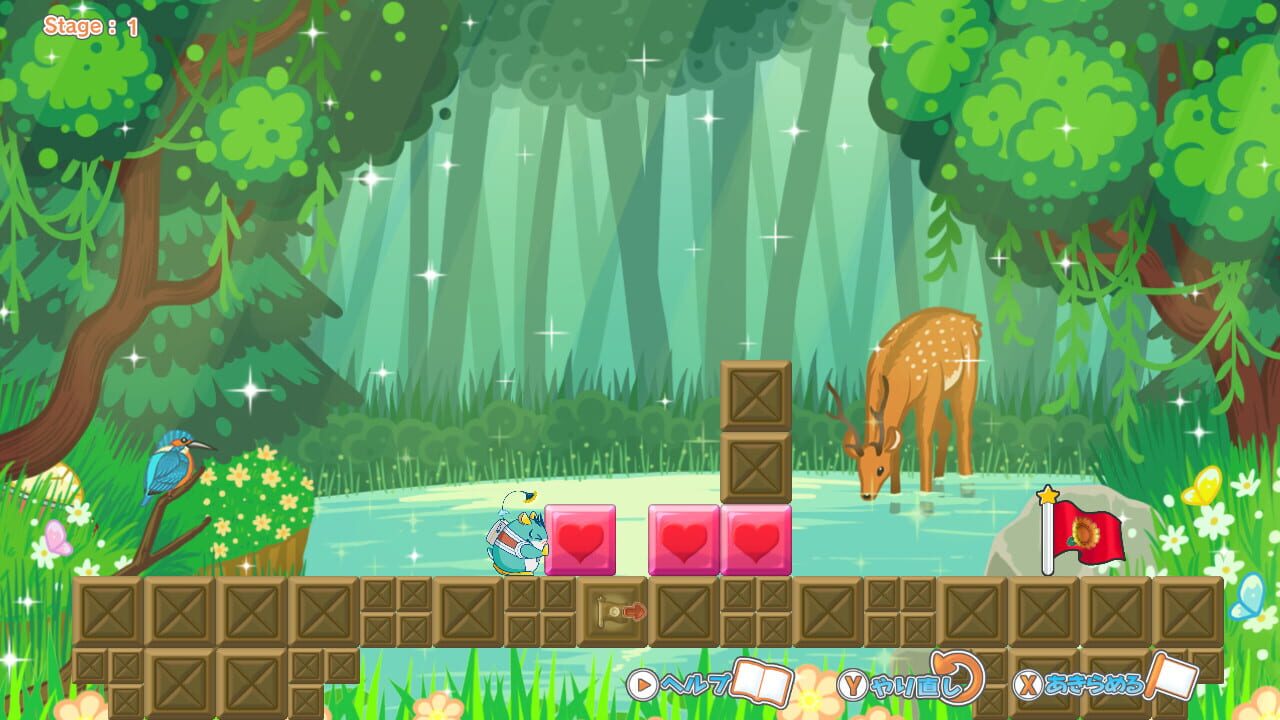
Task: Select the circled play arrow before ヘルプ
Action: [x=641, y=686]
